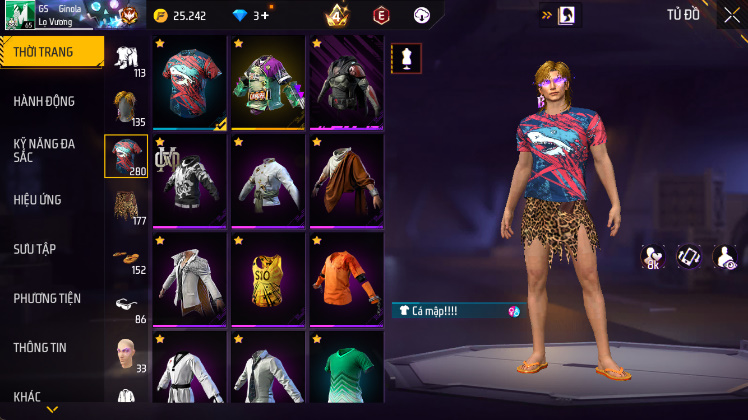
Task: Switch to the THỜI TRANG tab
Action: click(50, 52)
